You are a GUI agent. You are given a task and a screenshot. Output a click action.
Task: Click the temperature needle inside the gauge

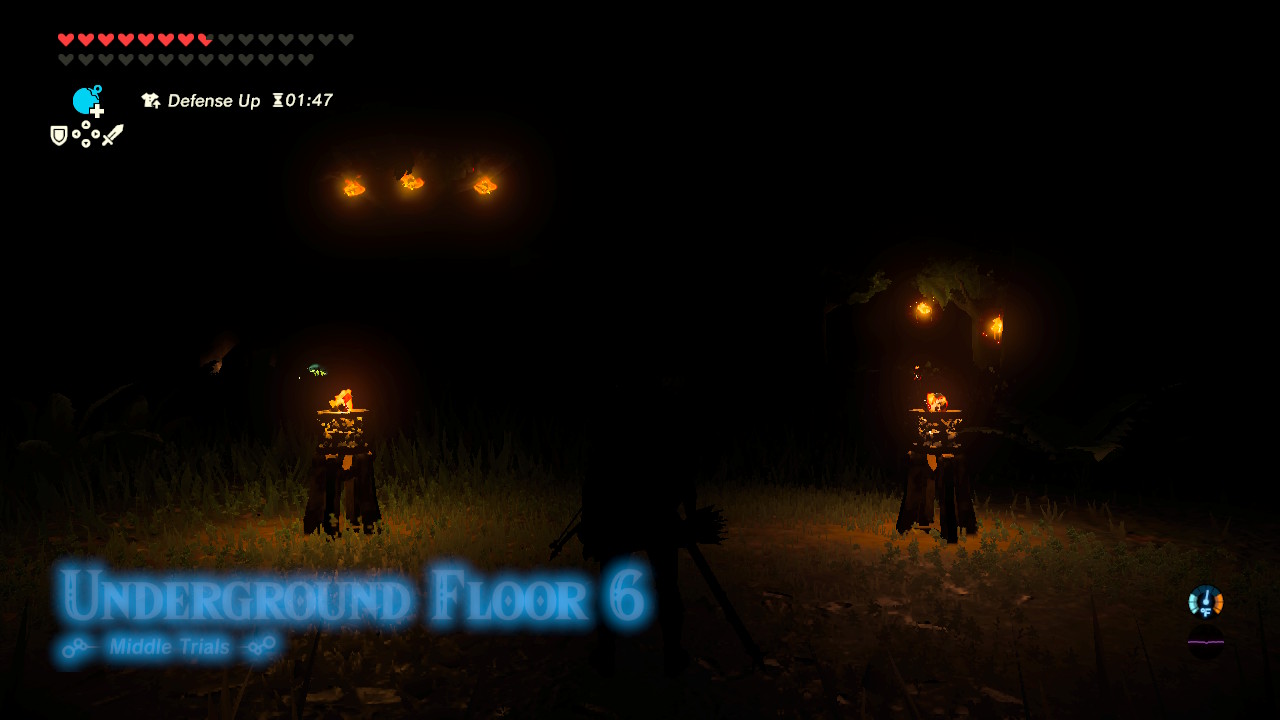1206,595
